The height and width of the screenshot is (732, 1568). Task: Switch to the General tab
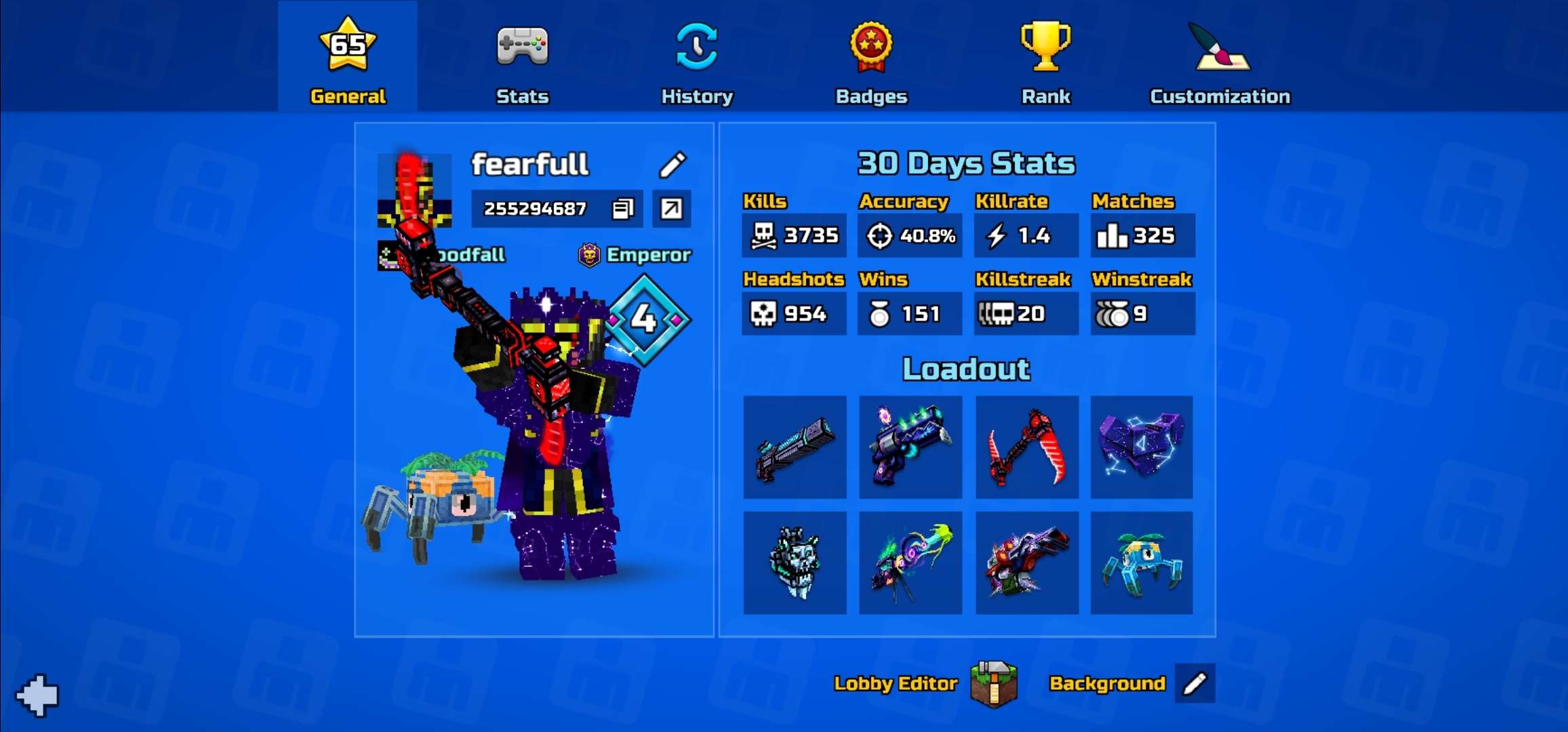(x=348, y=60)
